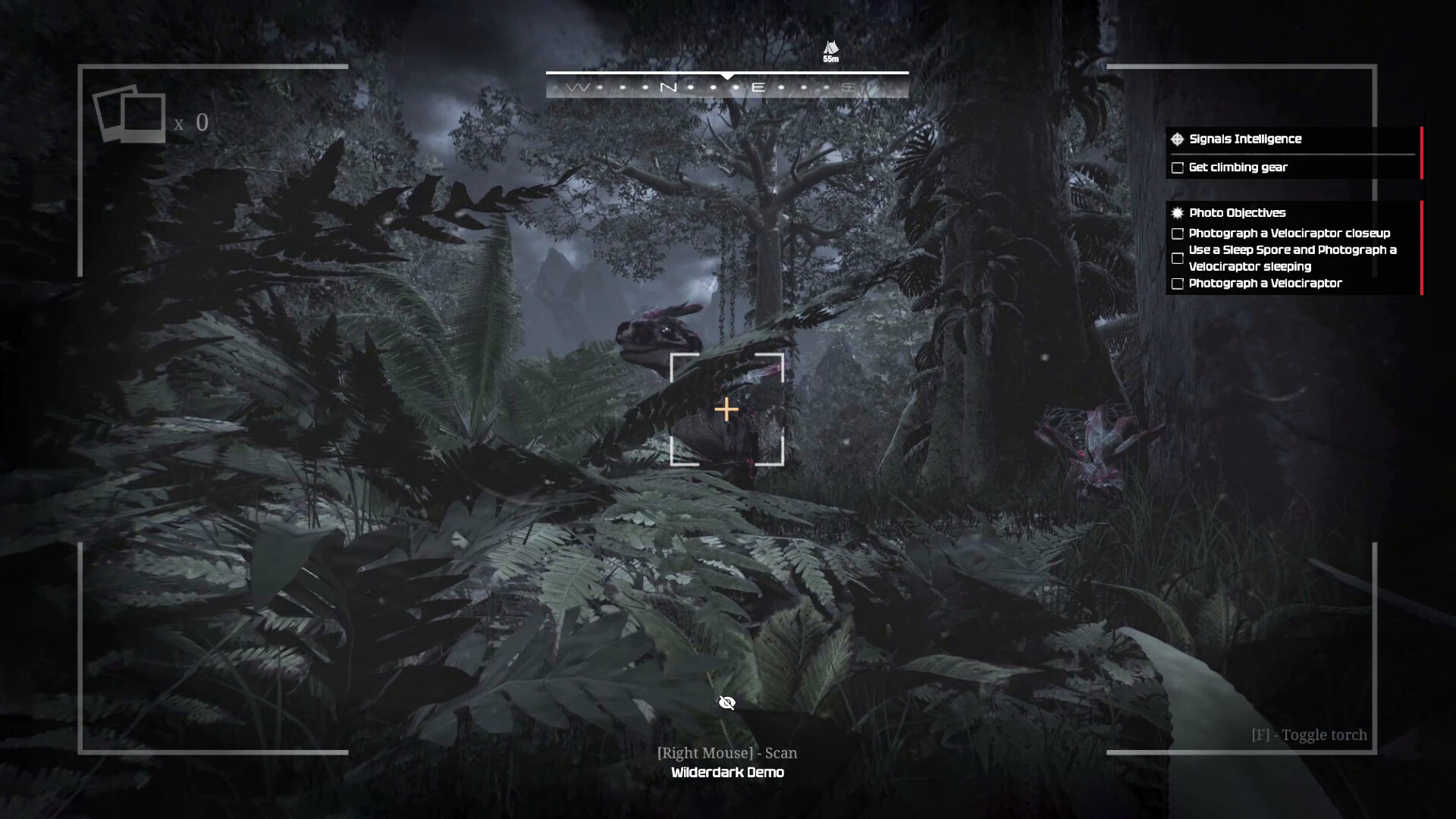Tick the Get climbing gear objective
This screenshot has height=819, width=1456.
(x=1178, y=168)
